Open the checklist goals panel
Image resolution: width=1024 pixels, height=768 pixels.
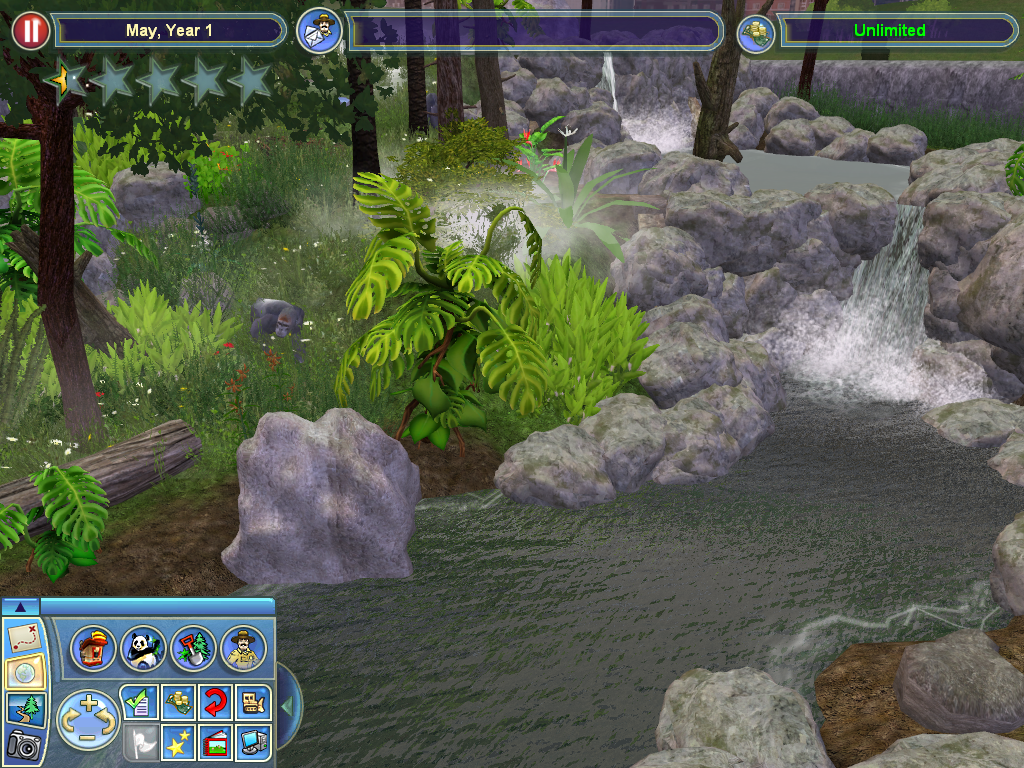point(137,702)
